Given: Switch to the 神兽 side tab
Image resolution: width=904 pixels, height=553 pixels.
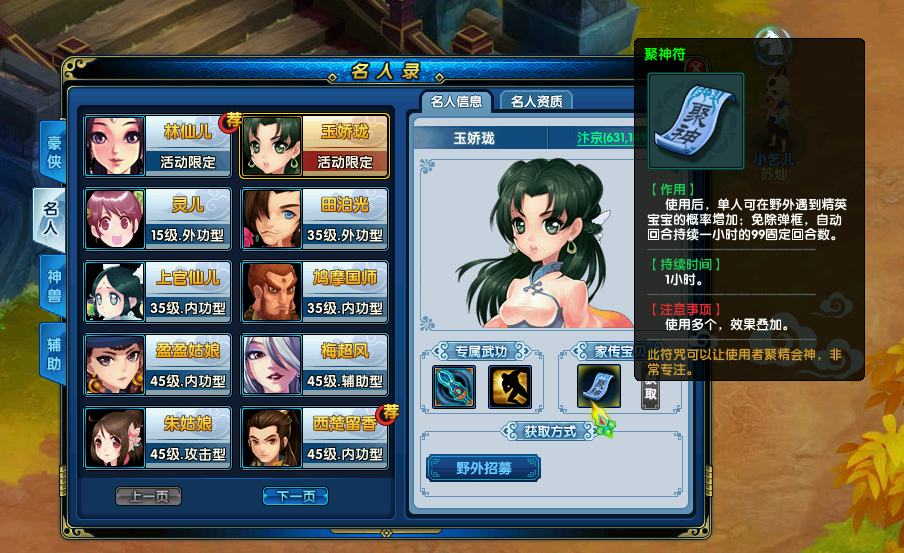Looking at the screenshot, I should (x=54, y=284).
